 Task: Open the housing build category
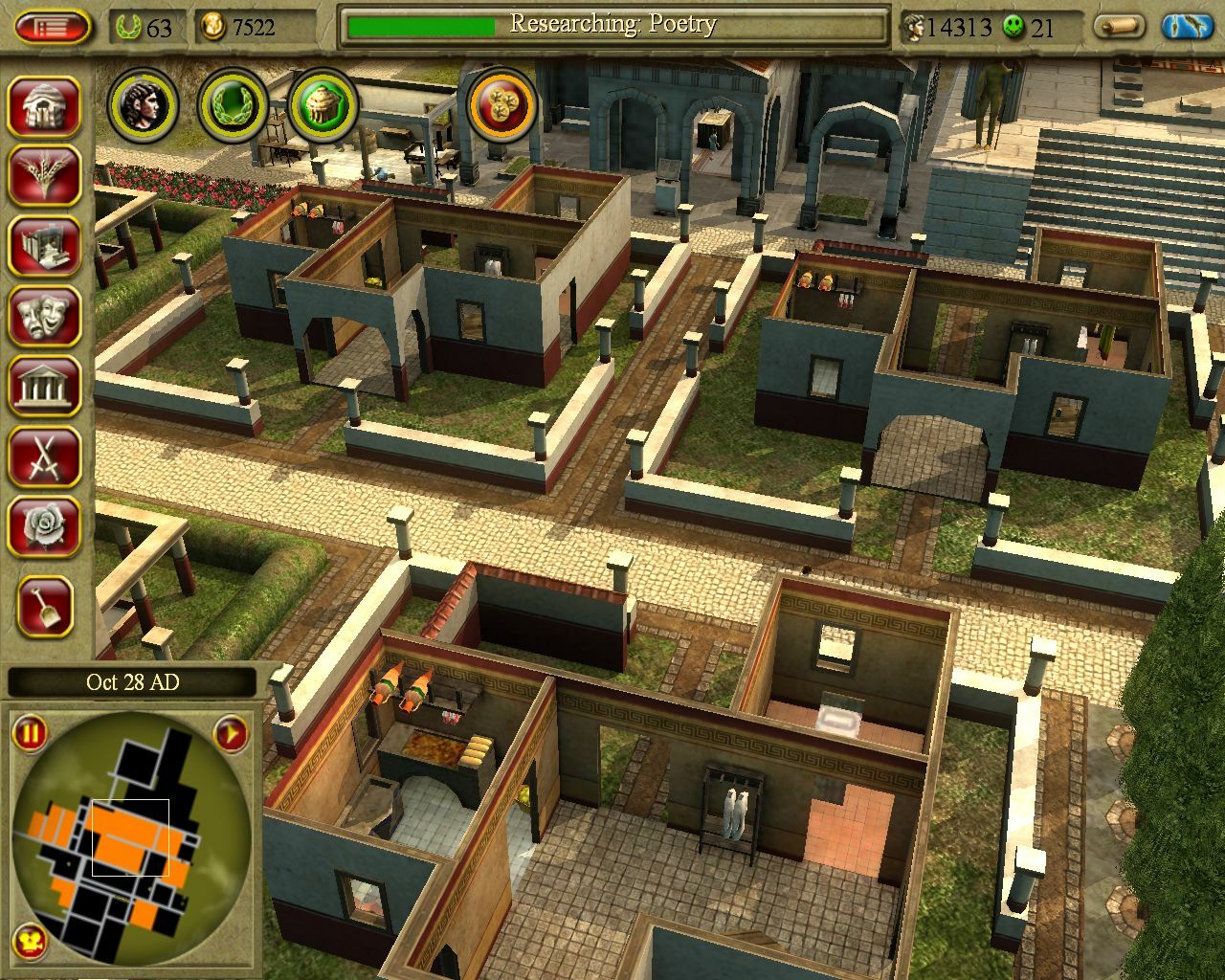(44, 107)
